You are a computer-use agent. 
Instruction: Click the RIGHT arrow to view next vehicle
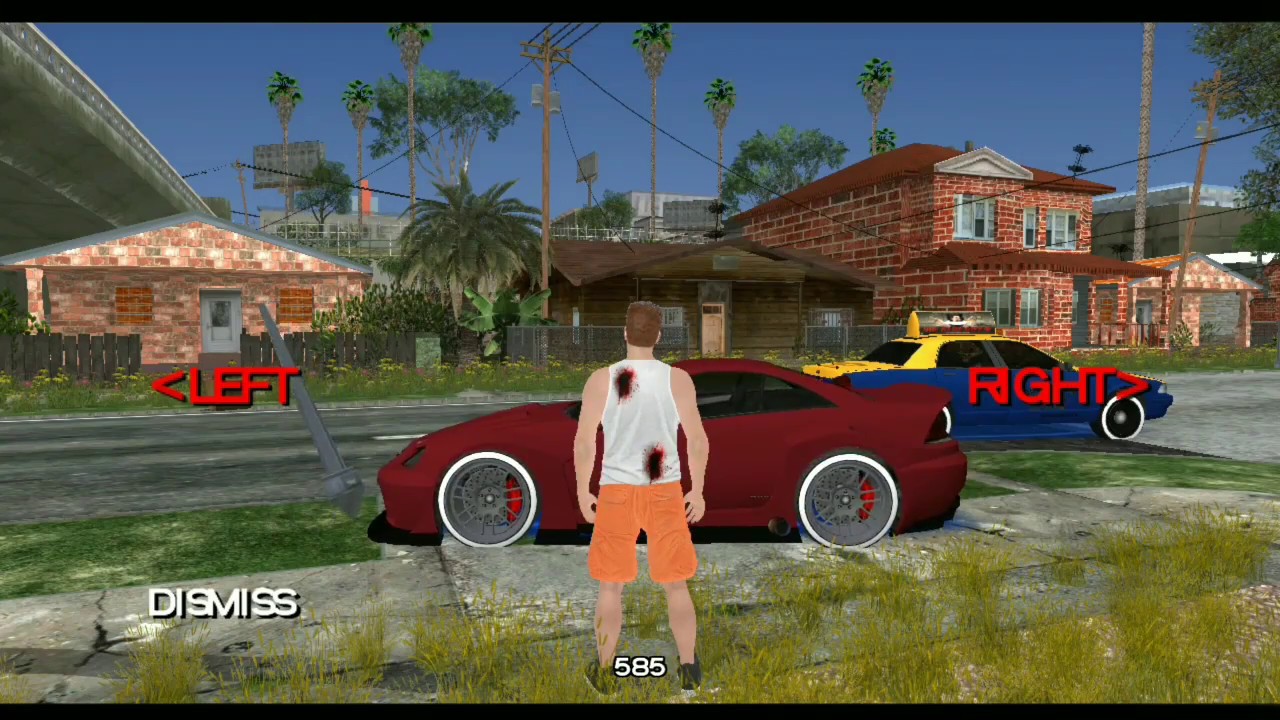coord(1055,387)
